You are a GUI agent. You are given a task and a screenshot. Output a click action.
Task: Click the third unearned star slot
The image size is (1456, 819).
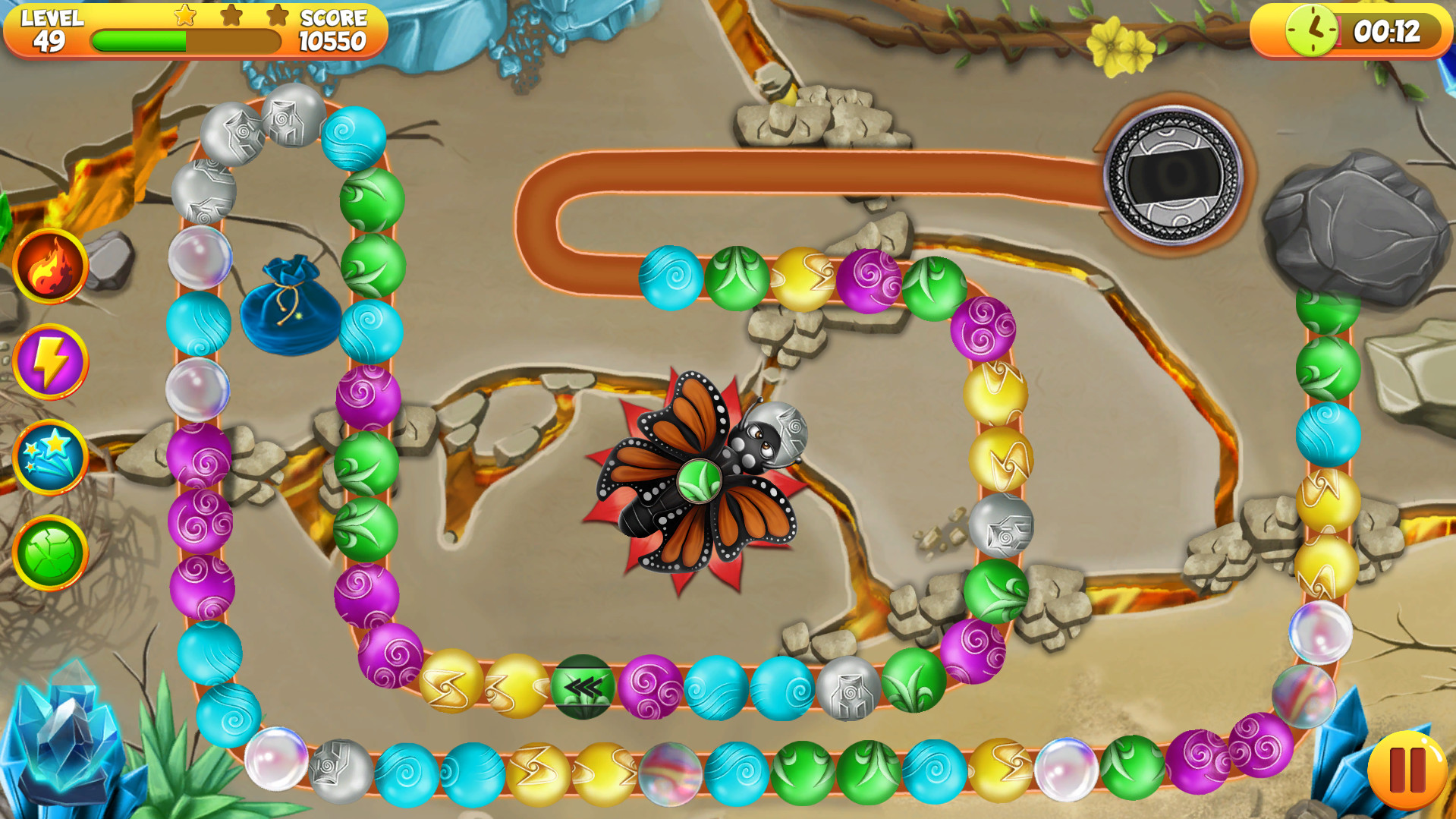pos(277,15)
